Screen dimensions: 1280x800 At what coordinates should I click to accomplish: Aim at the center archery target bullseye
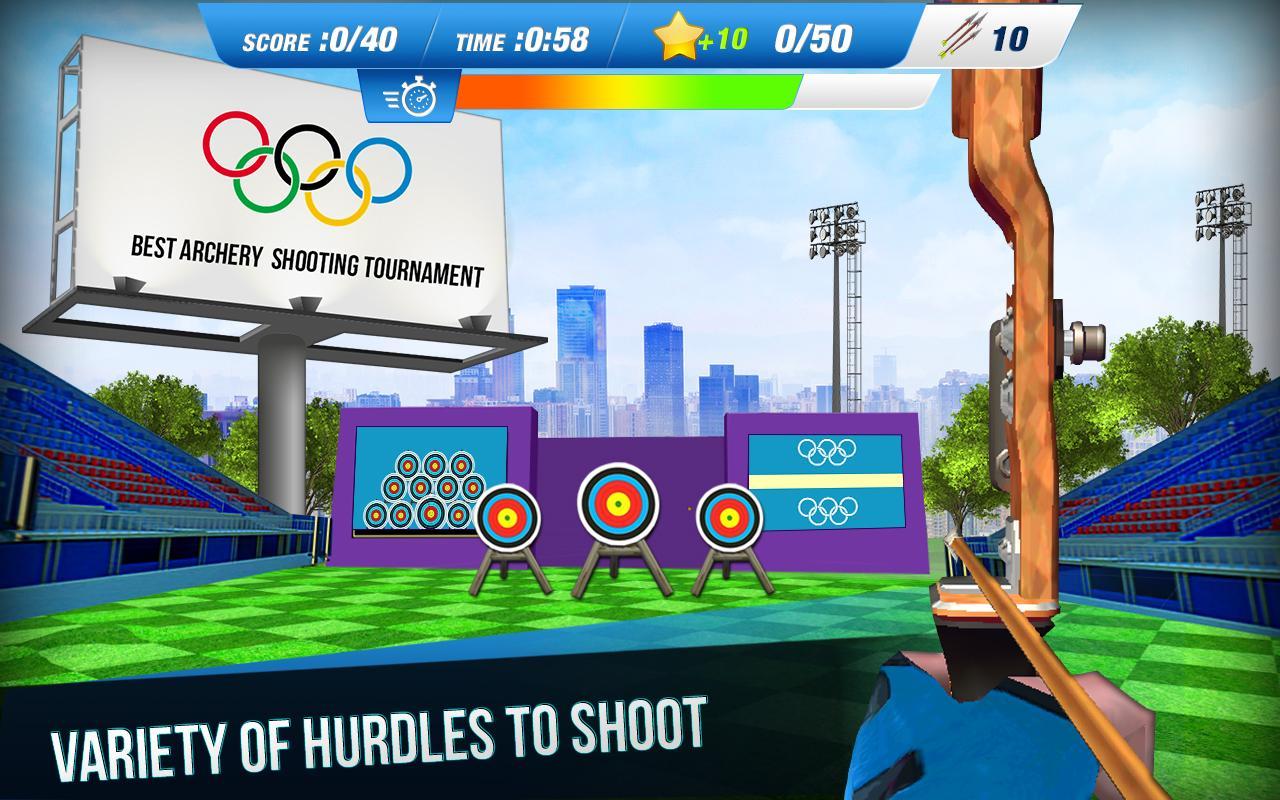pyautogui.click(x=617, y=503)
